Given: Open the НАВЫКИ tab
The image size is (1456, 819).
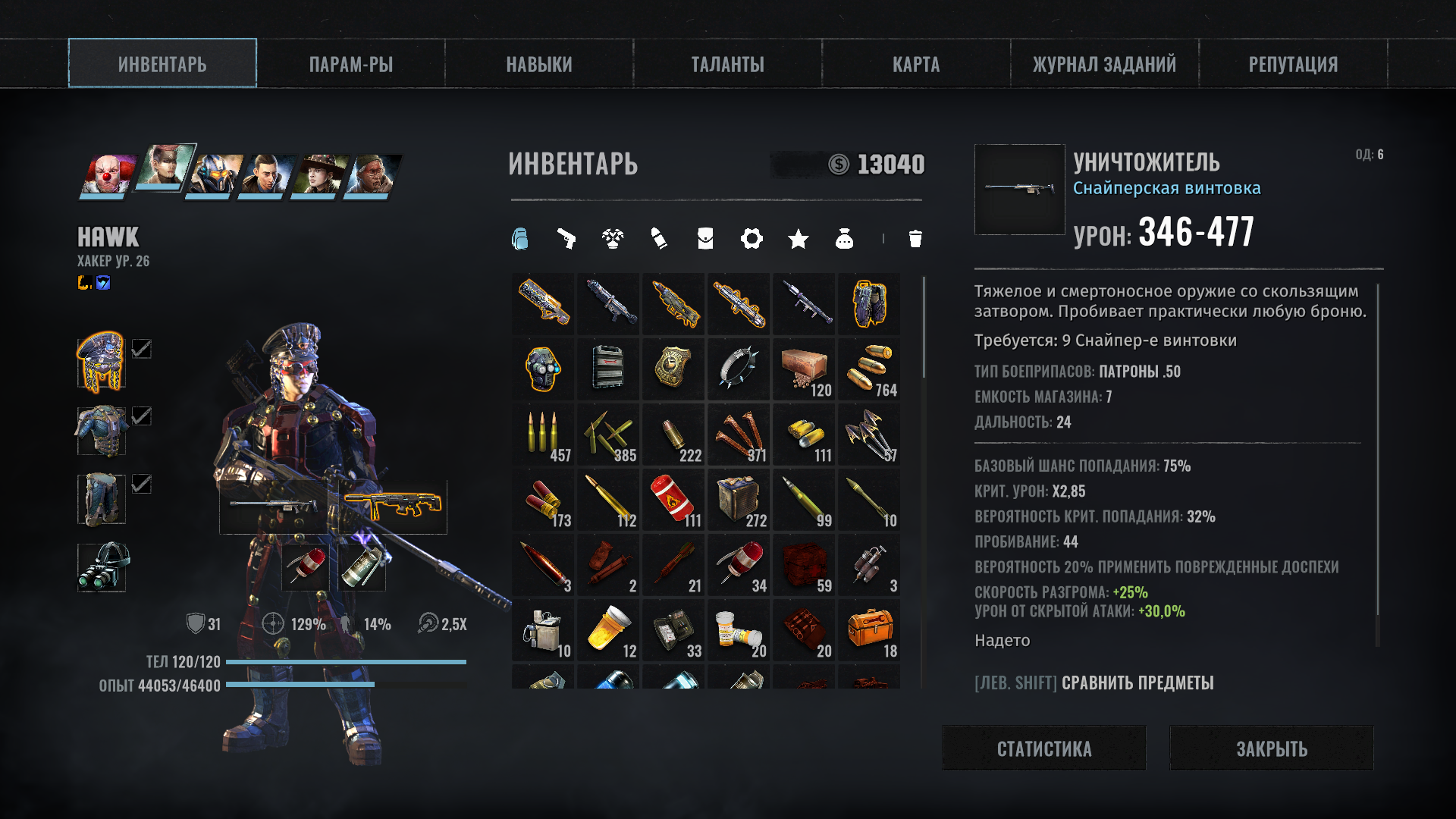Looking at the screenshot, I should (x=539, y=64).
